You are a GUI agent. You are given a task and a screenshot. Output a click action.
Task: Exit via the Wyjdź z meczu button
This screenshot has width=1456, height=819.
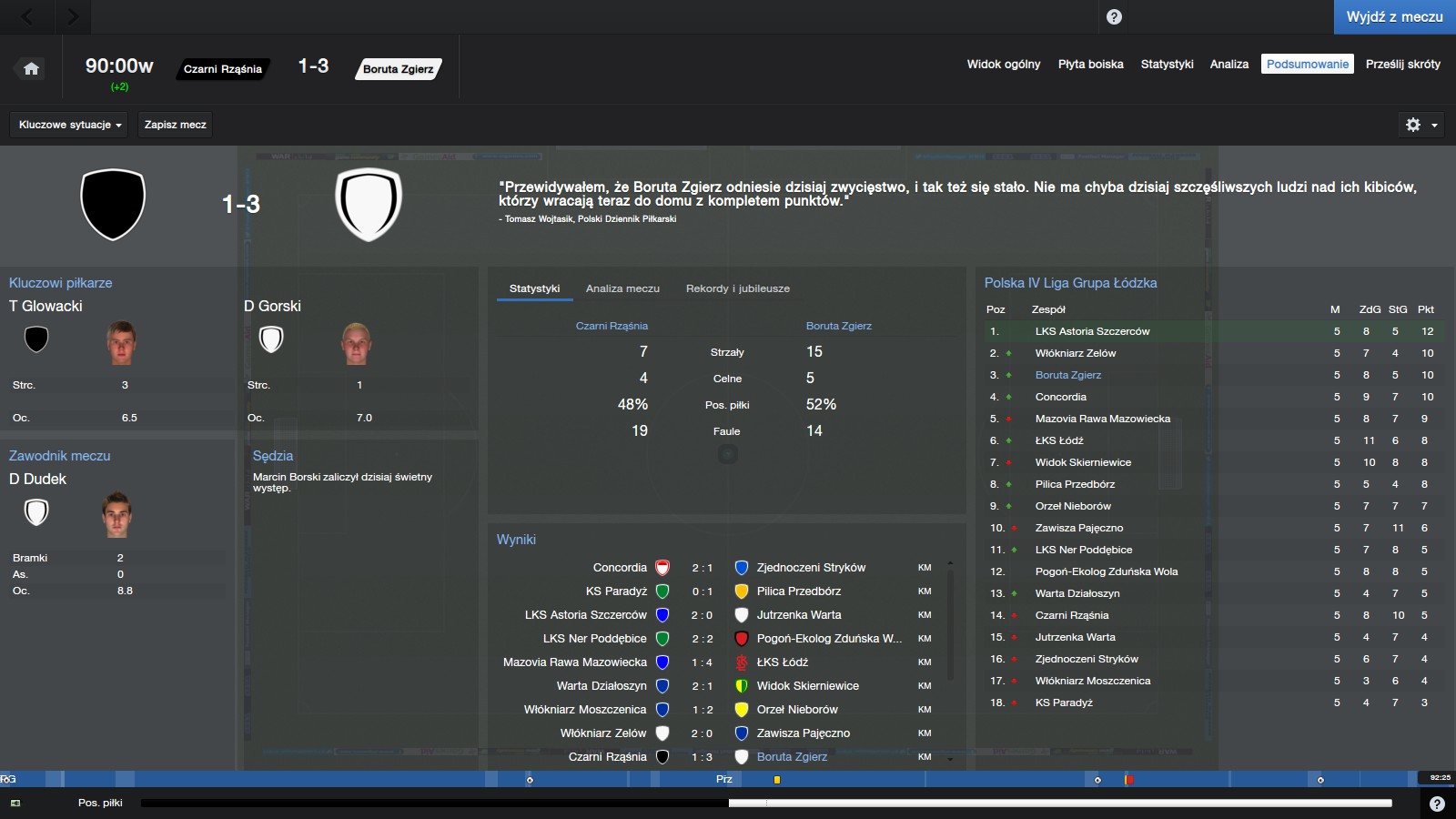coord(1394,17)
